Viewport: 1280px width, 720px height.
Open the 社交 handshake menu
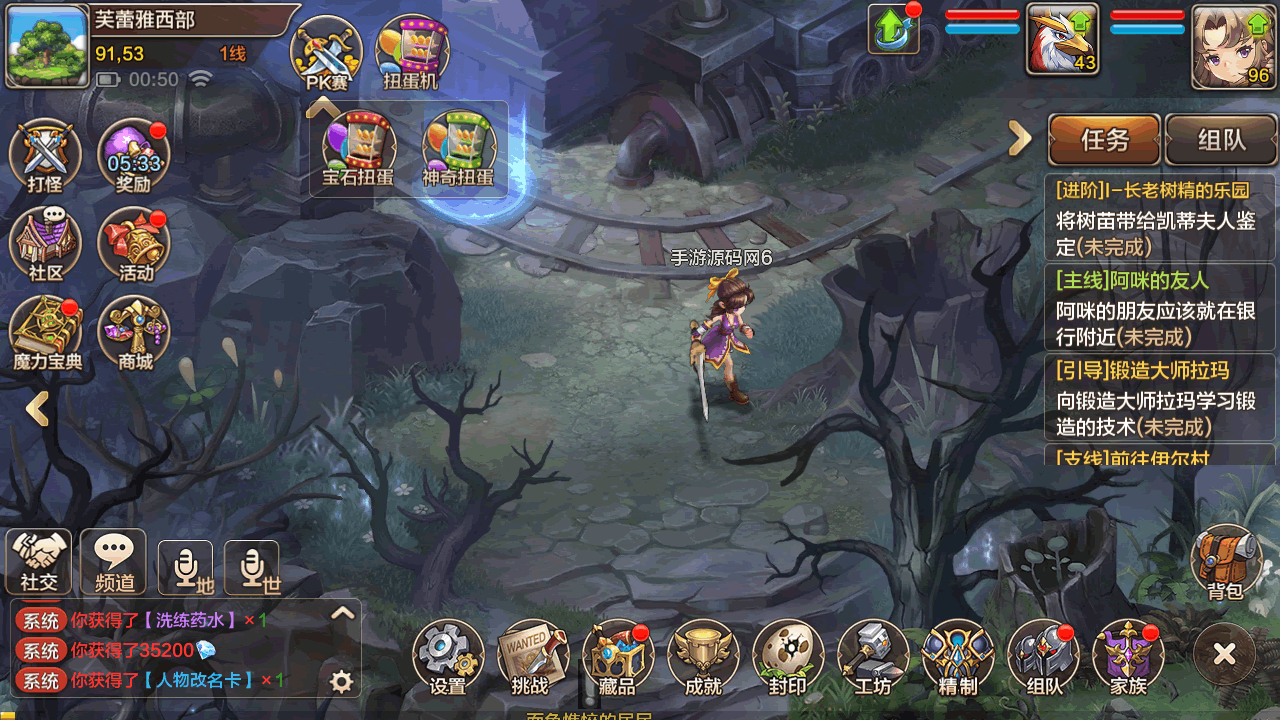click(x=39, y=561)
